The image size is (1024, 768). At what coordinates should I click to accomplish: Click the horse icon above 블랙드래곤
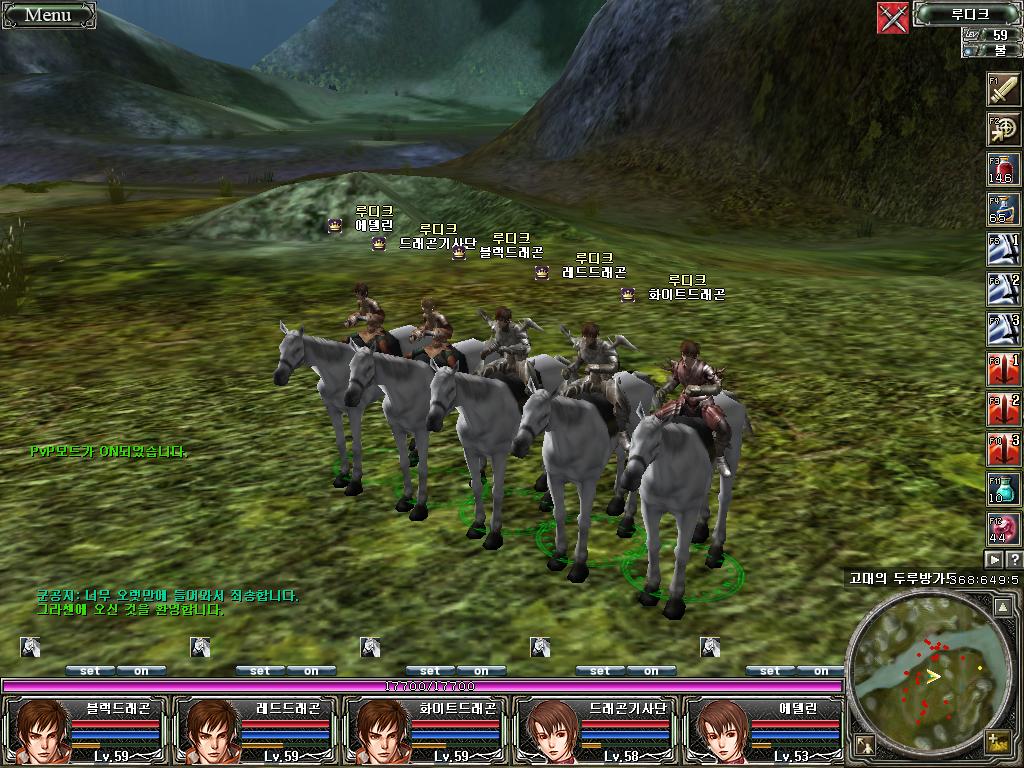[30, 647]
